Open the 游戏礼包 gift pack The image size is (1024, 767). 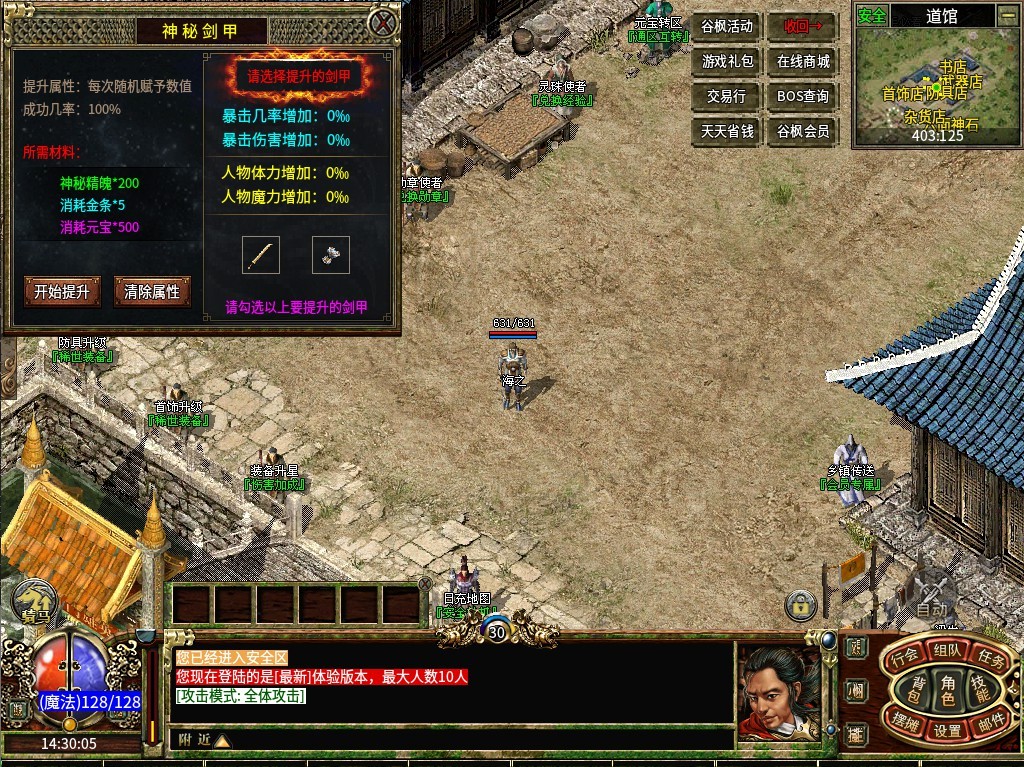[x=727, y=62]
